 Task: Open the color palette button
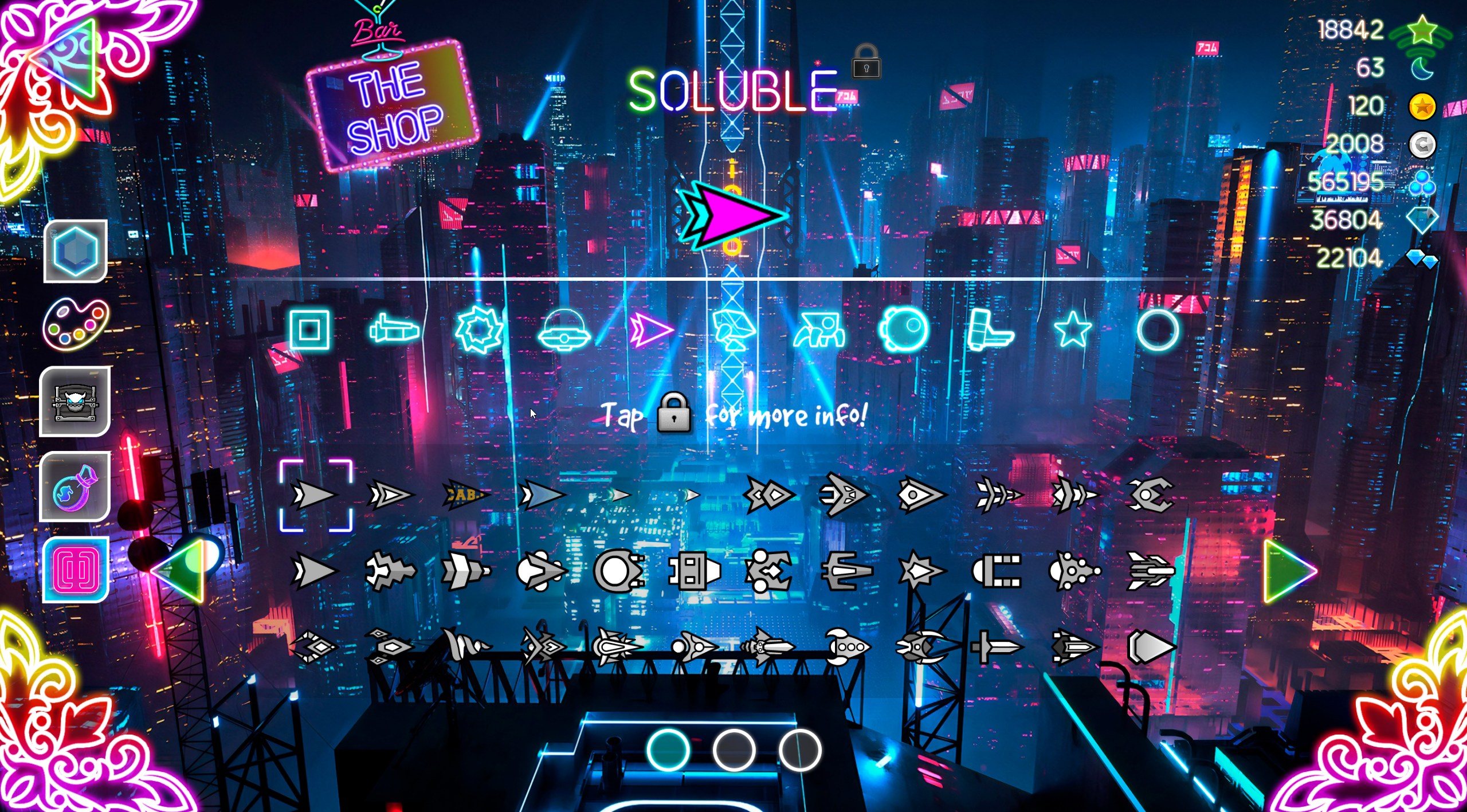point(75,324)
